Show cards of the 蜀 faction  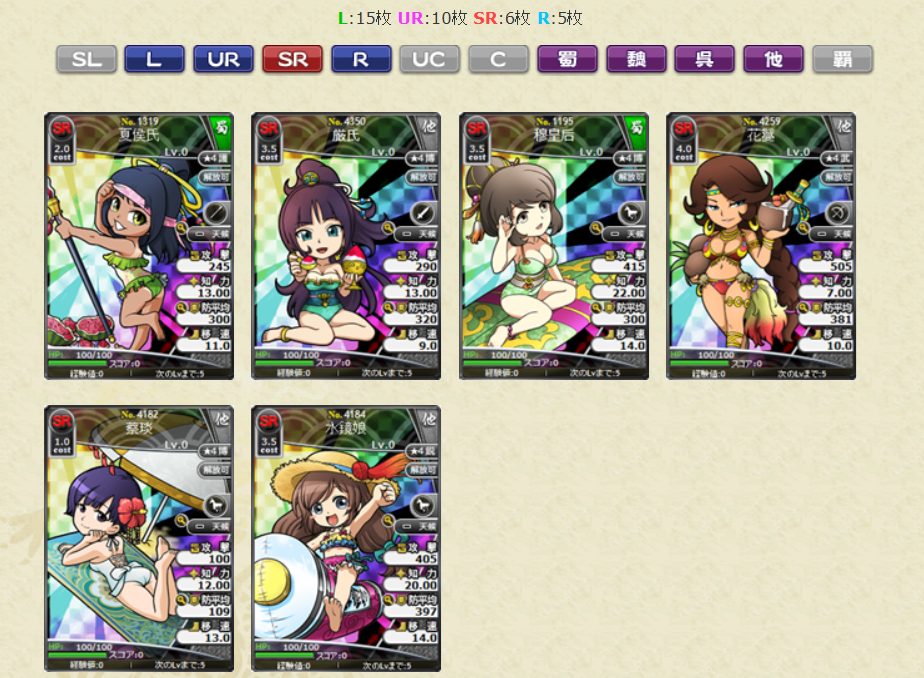(x=567, y=59)
